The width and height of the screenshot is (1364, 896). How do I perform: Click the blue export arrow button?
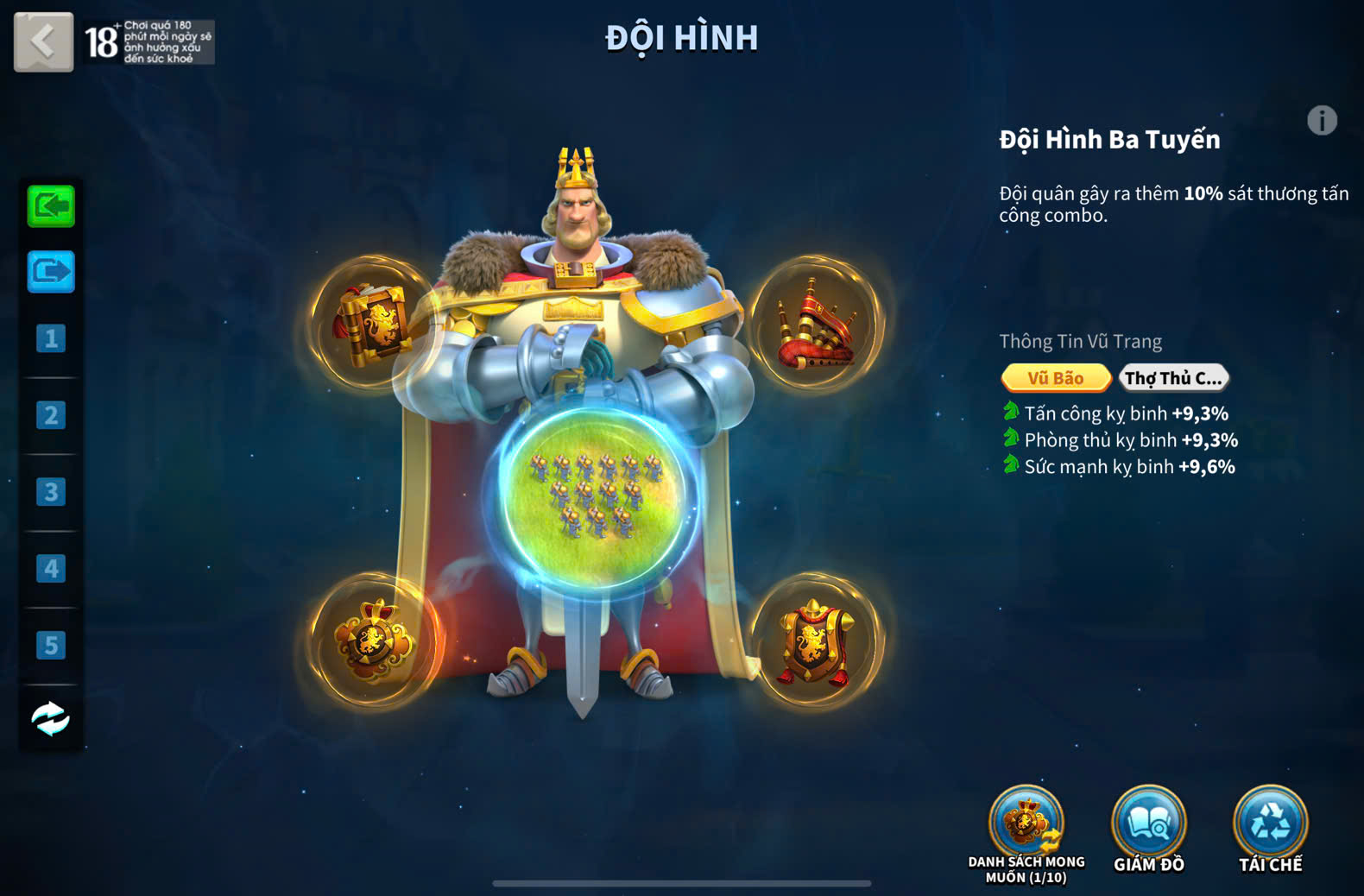click(51, 272)
